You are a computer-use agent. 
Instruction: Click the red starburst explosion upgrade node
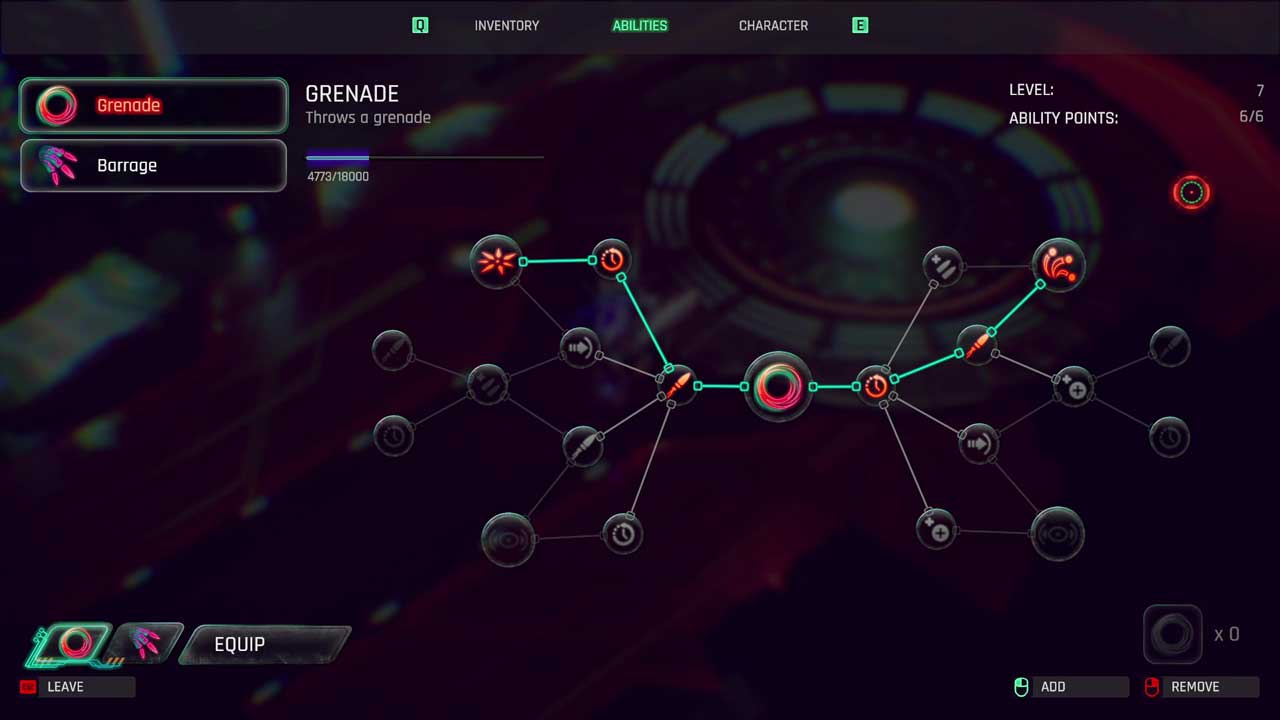[496, 262]
